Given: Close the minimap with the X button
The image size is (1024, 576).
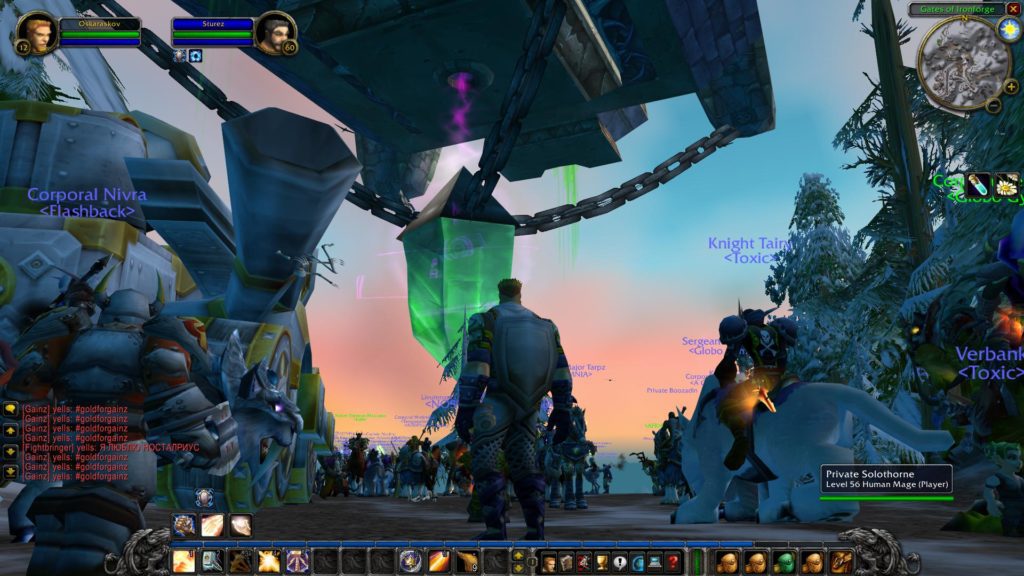Looking at the screenshot, I should tap(1014, 9).
